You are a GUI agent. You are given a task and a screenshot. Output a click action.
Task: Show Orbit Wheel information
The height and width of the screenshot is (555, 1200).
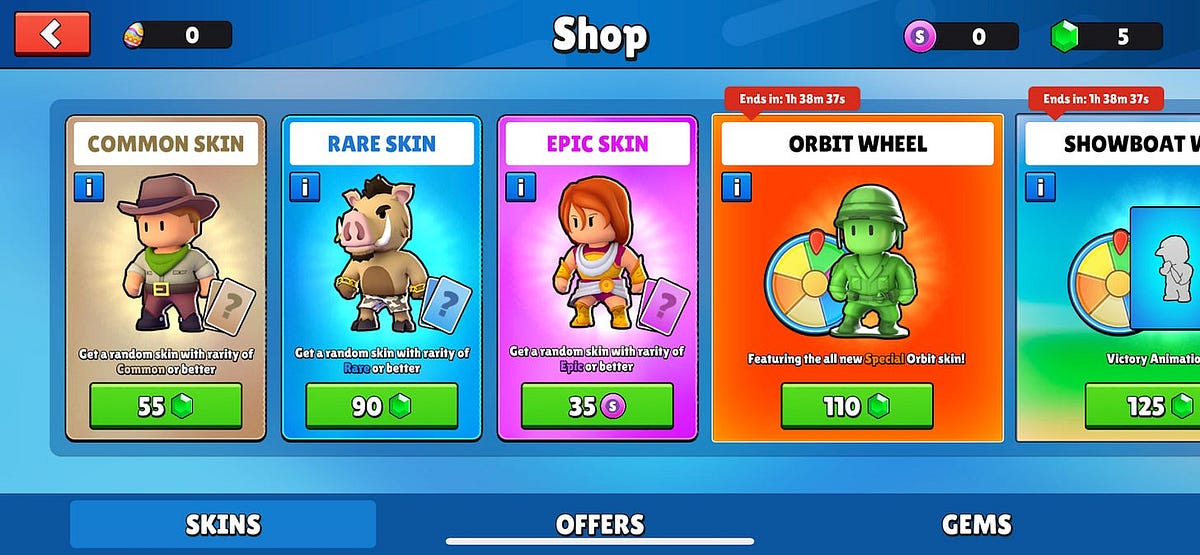736,187
